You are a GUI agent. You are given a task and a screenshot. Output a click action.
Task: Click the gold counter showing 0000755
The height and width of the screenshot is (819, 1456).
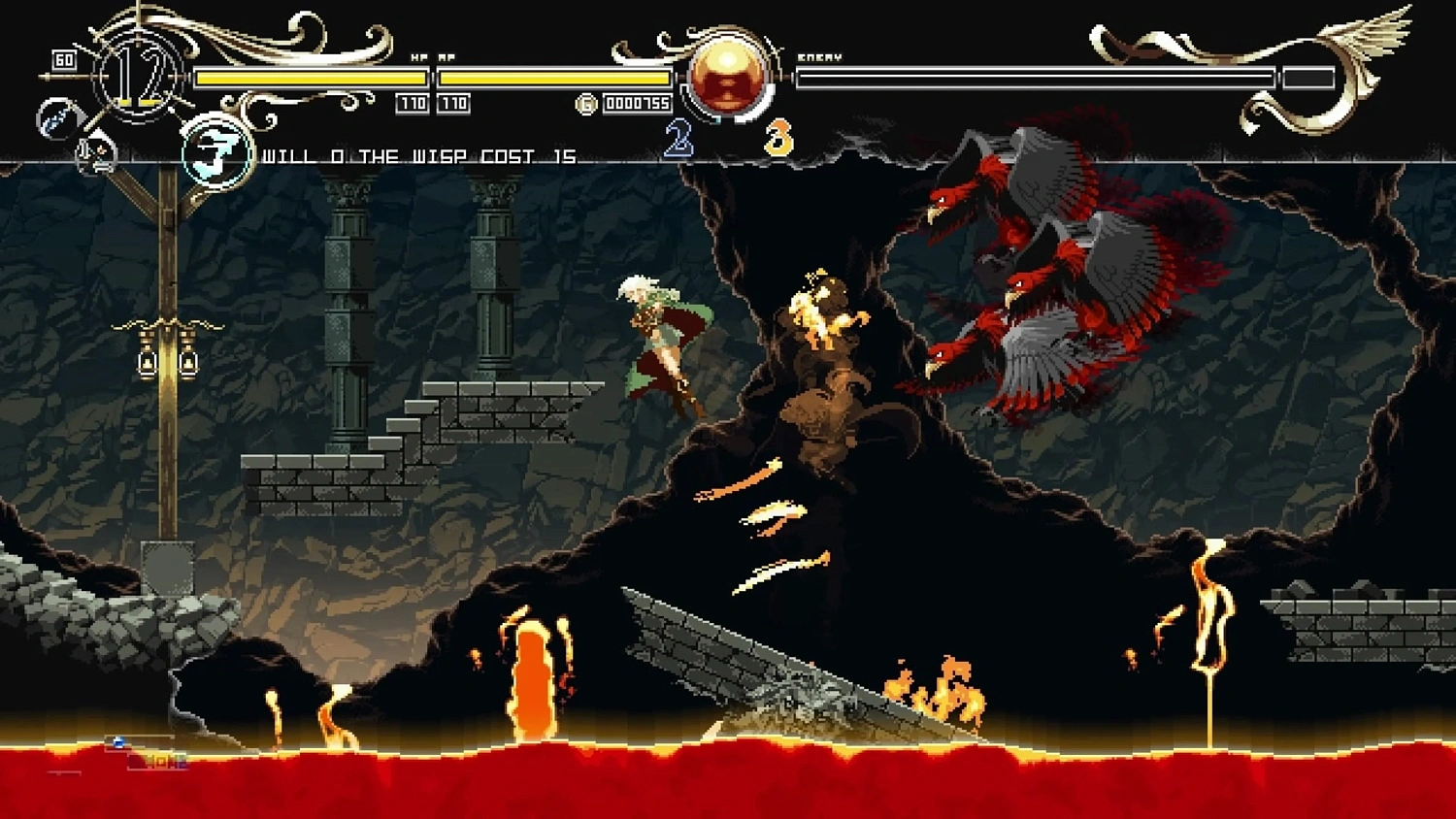coord(637,103)
